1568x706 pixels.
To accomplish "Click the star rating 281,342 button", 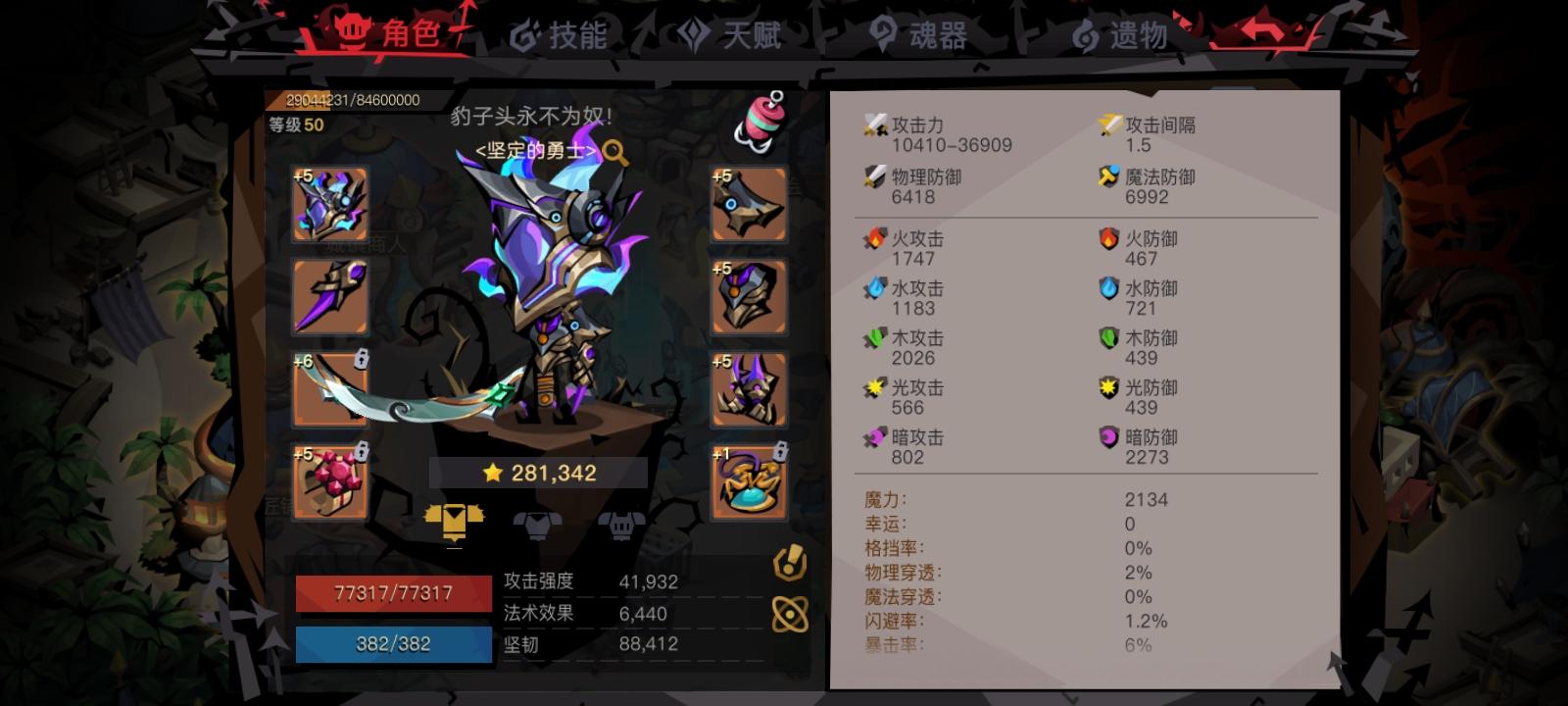I will 537,472.
